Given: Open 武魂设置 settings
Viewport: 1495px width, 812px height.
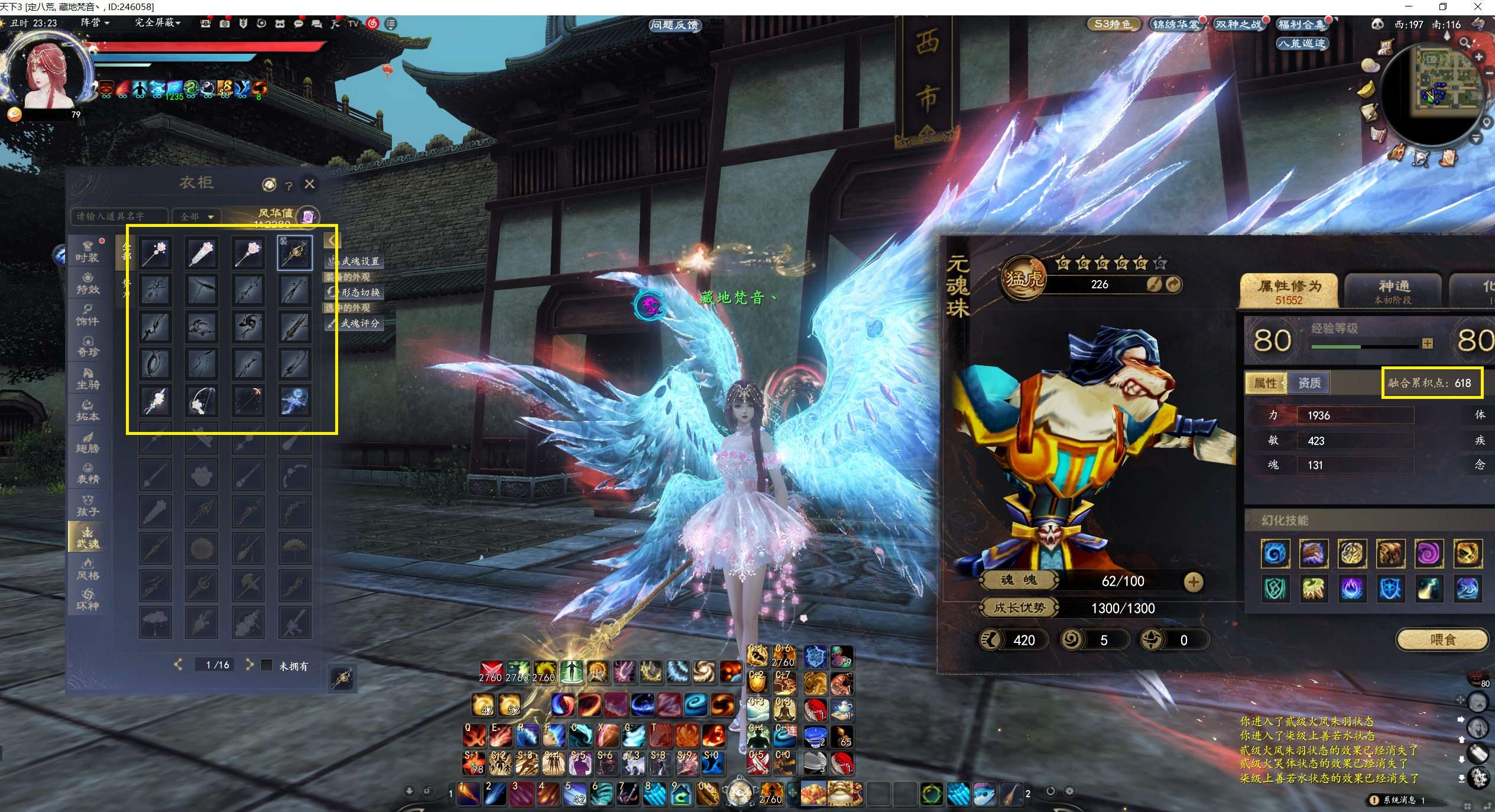Looking at the screenshot, I should click(355, 261).
